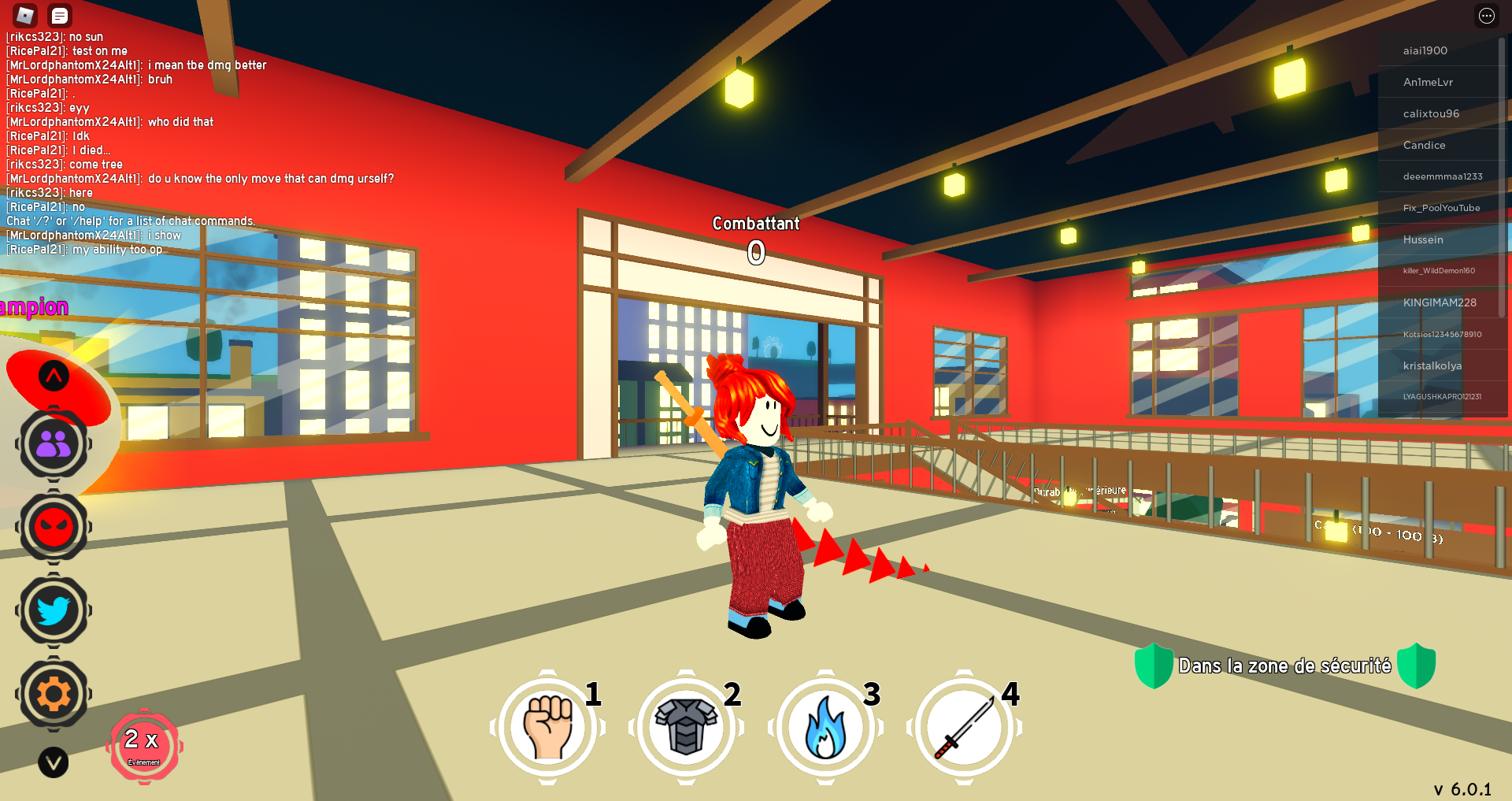Equip the katana in slot 4
This screenshot has height=801, width=1512.
pyautogui.click(x=964, y=727)
